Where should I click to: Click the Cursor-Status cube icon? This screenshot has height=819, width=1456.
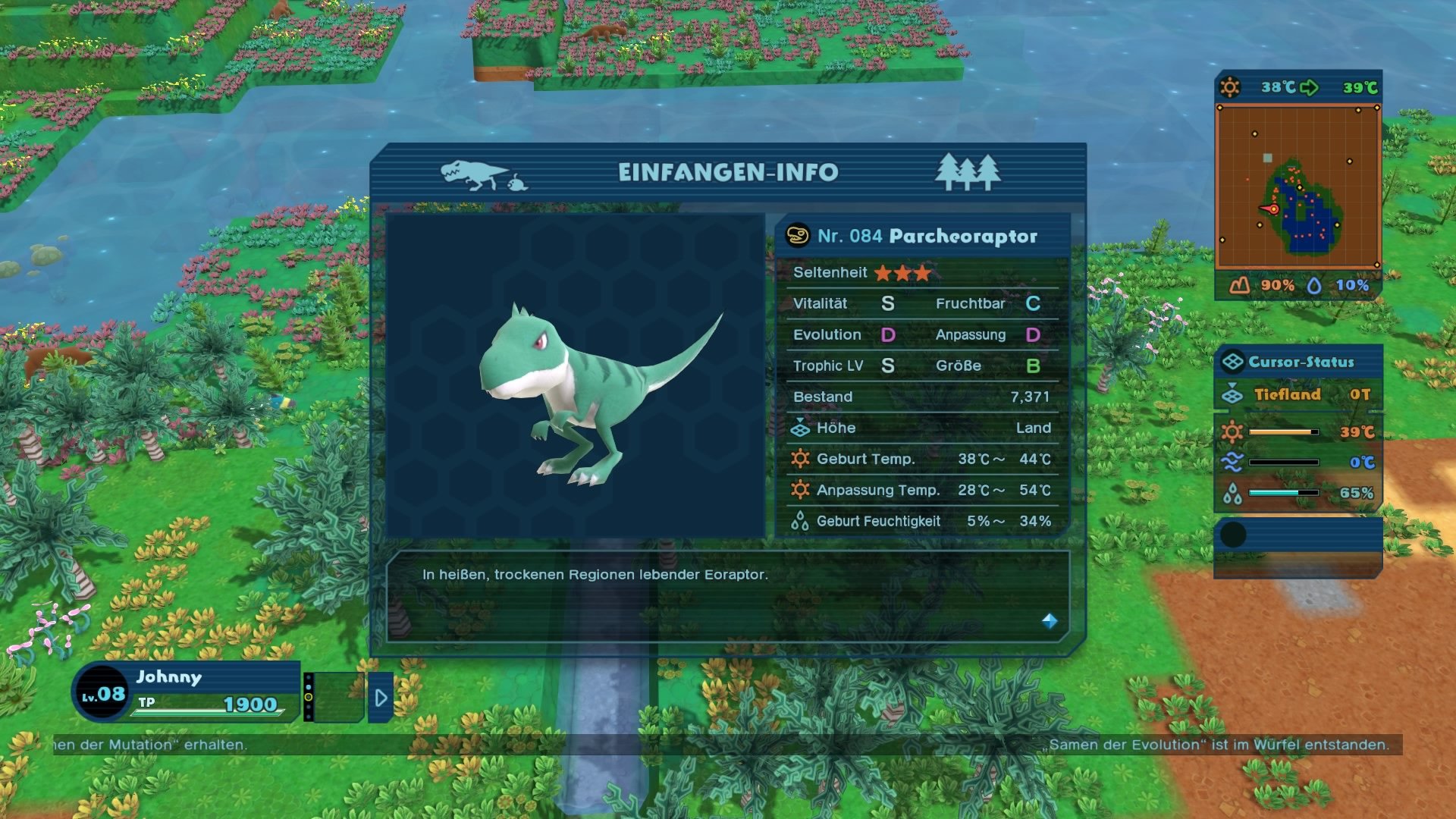click(x=1235, y=362)
